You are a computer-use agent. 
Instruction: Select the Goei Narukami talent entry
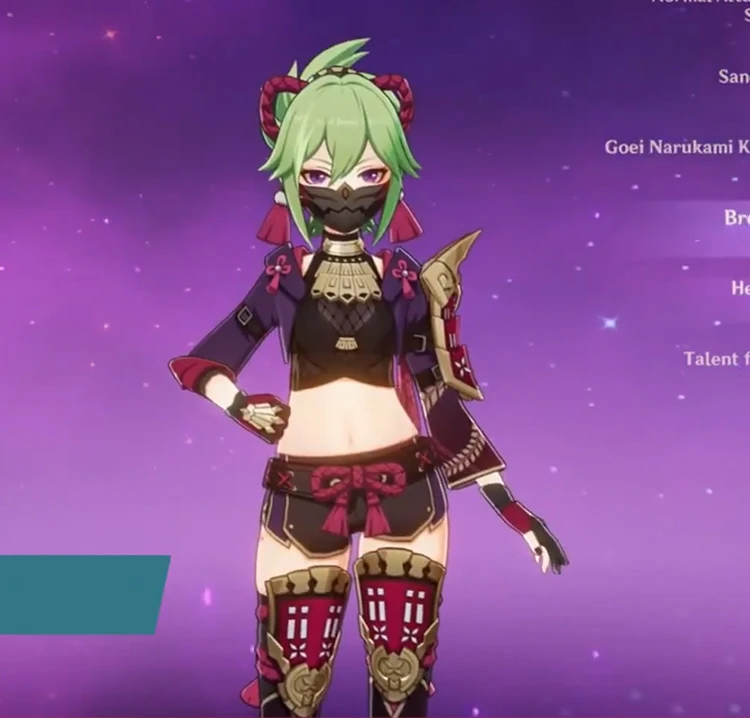pyautogui.click(x=676, y=147)
